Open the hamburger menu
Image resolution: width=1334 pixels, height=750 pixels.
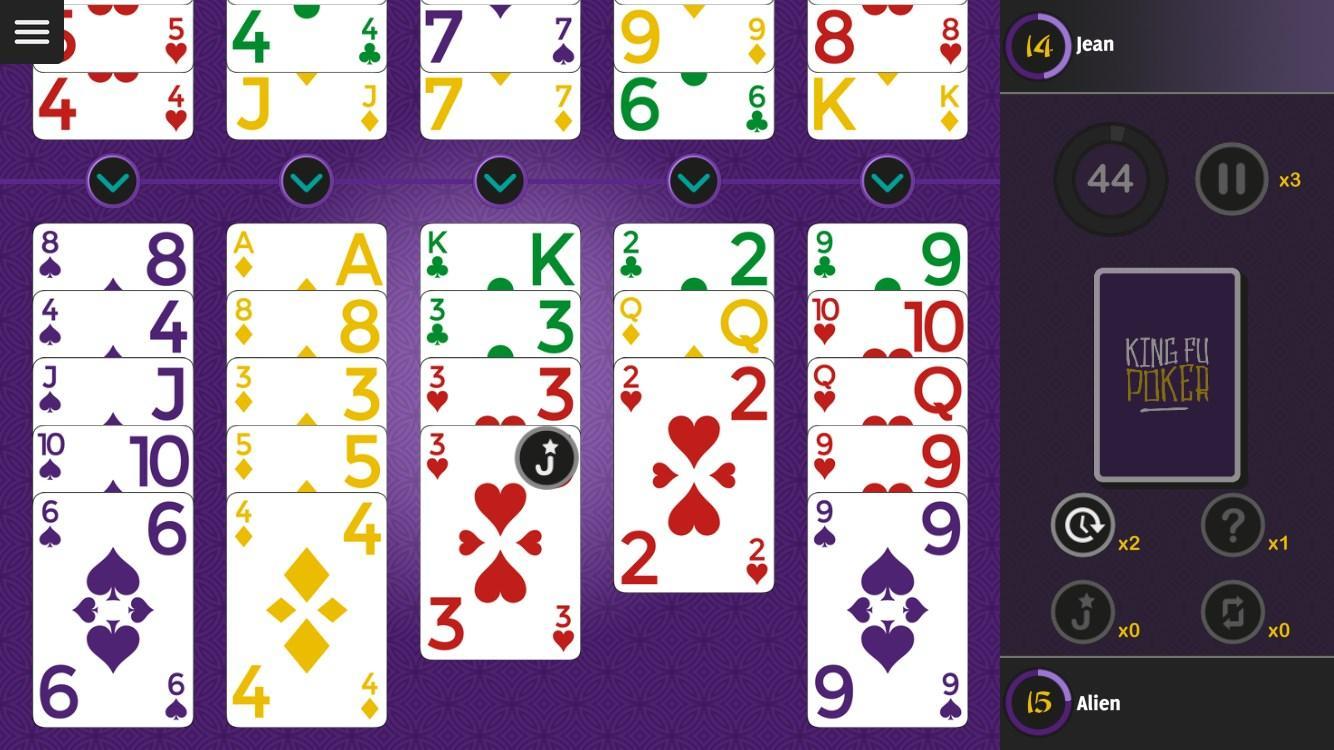click(x=31, y=31)
